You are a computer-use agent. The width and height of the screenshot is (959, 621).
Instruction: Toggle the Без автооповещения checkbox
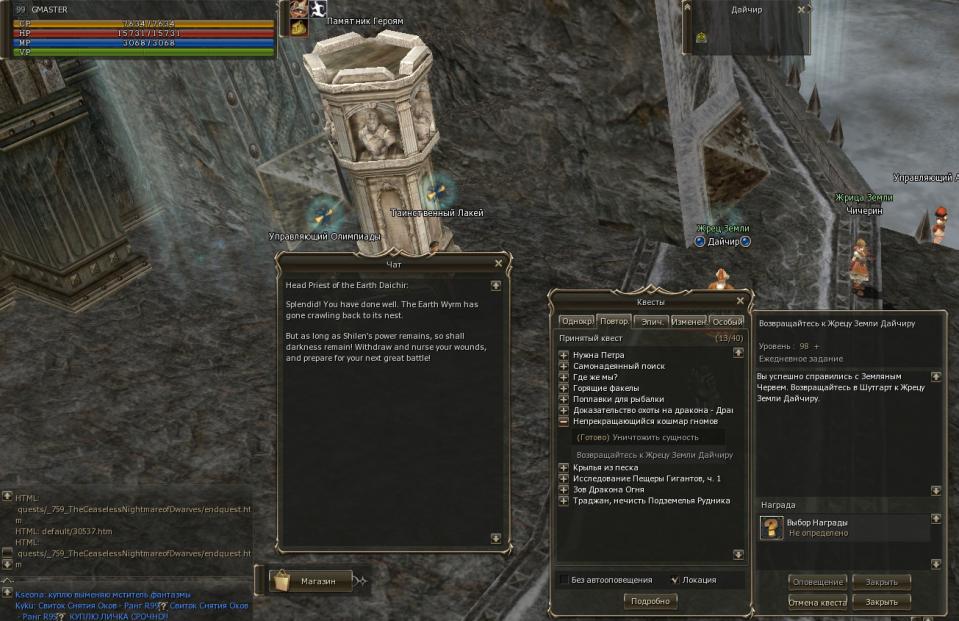coord(564,580)
